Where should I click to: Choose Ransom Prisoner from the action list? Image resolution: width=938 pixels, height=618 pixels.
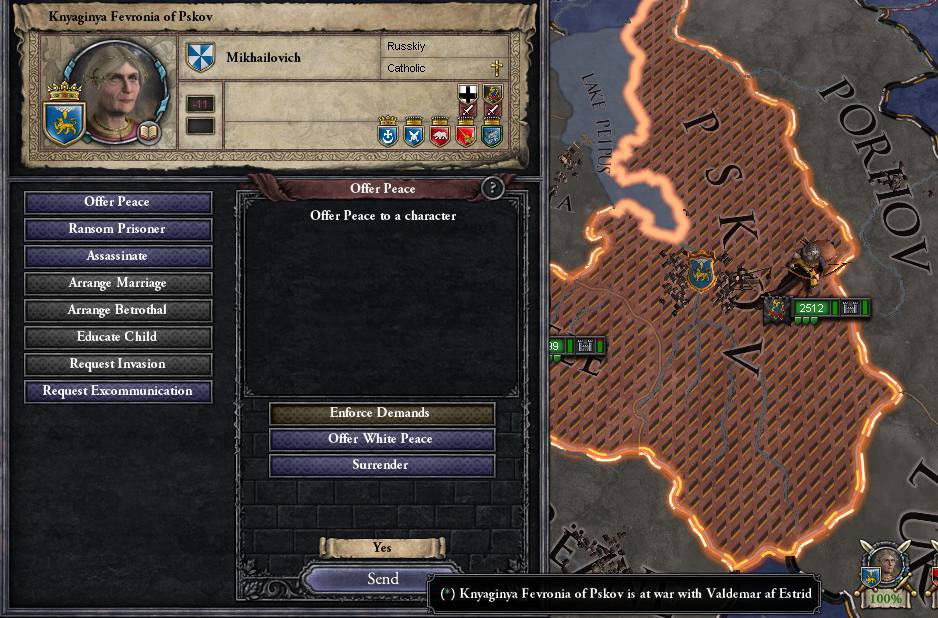[118, 229]
